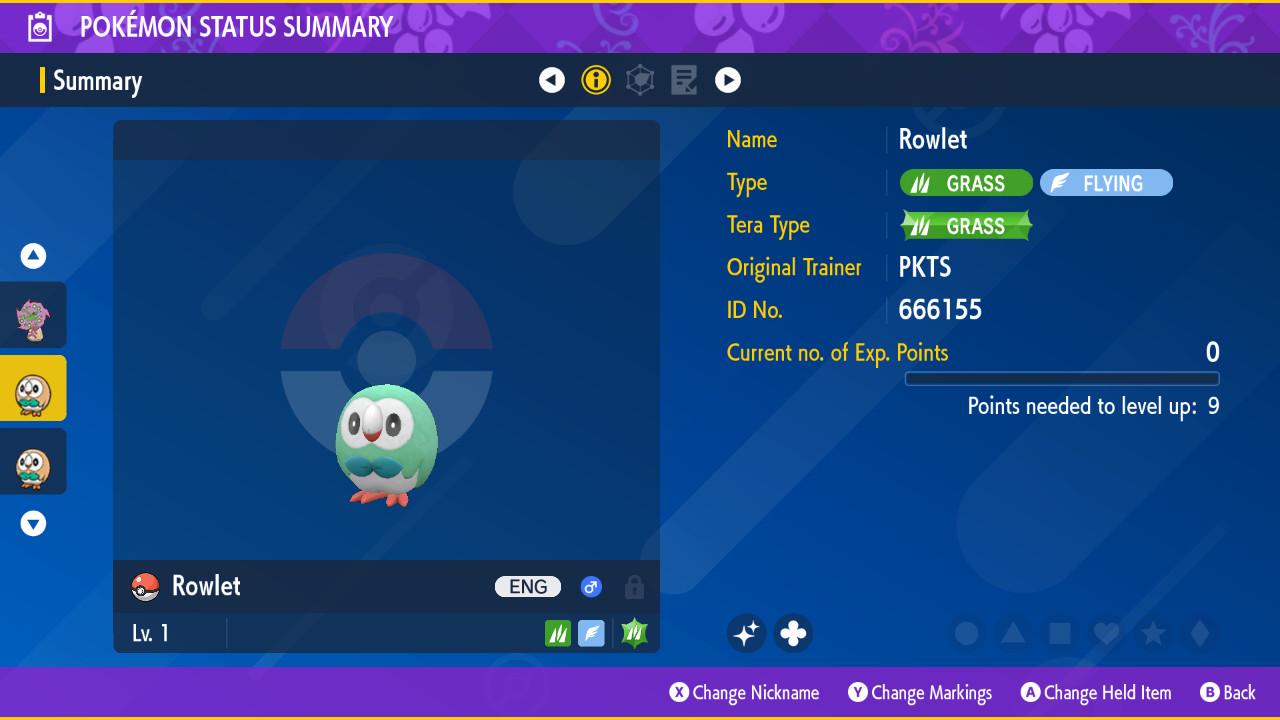Open the memo notes tab
The image size is (1280, 720).
pos(684,80)
